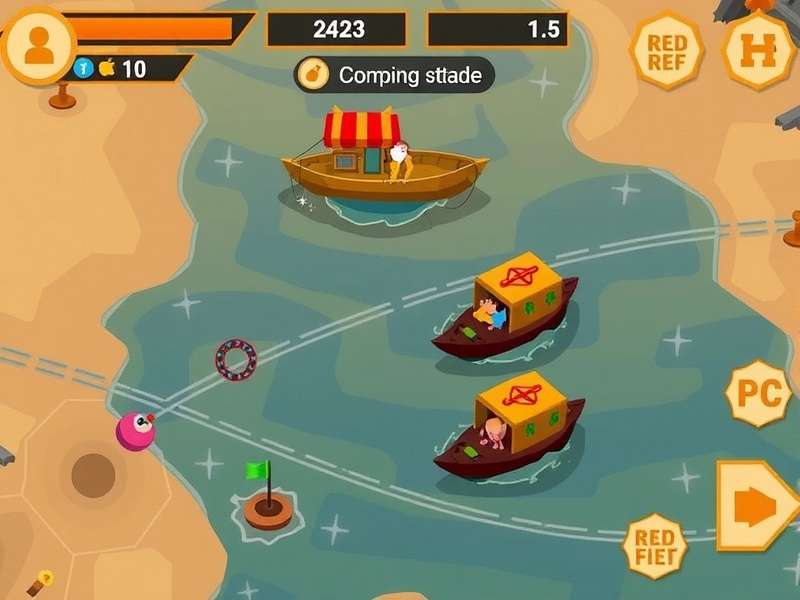This screenshot has width=800, height=600.
Task: Open the player profile avatar
Action: point(39,44)
